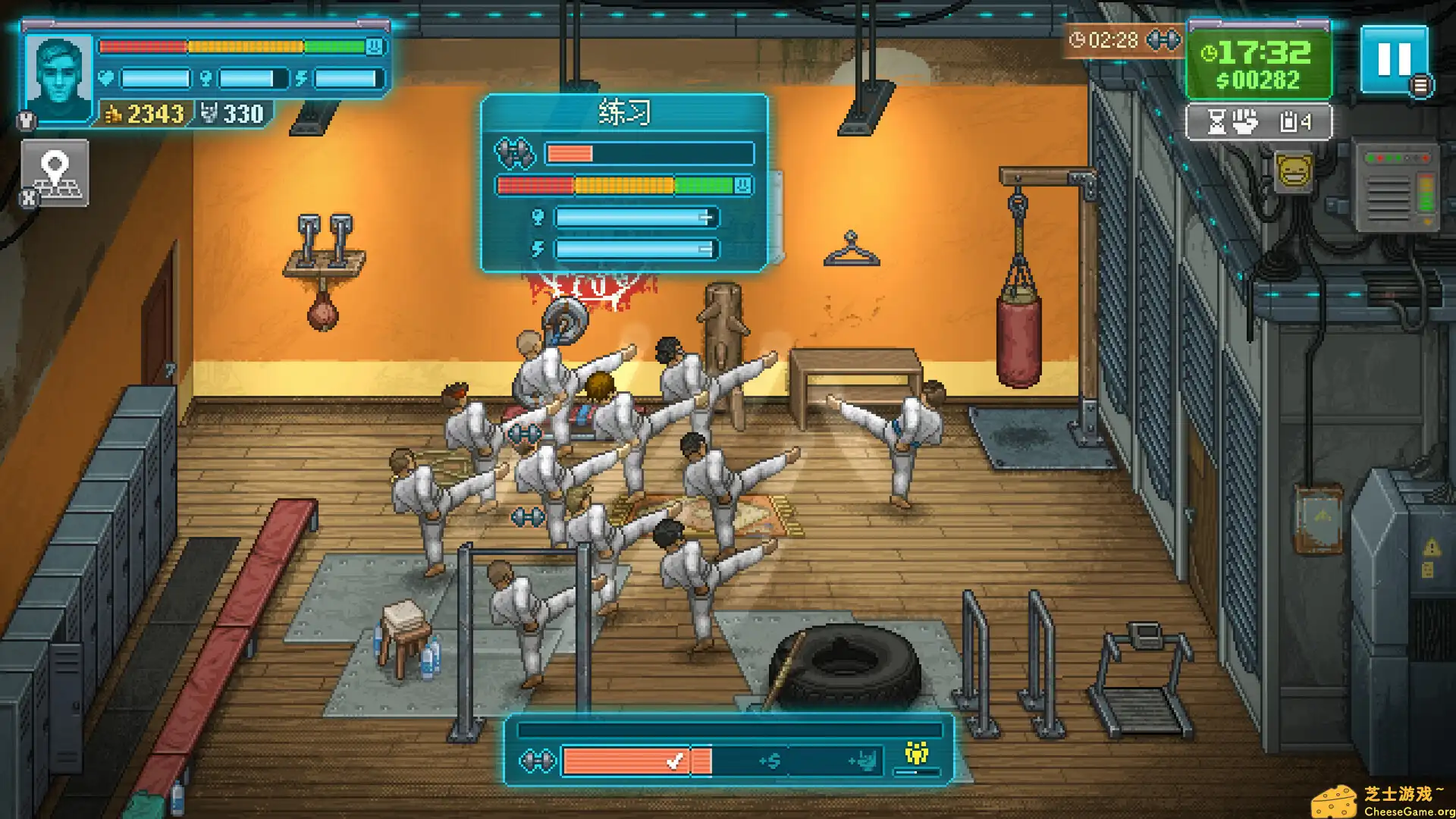Click the heart stat icon

[105, 77]
